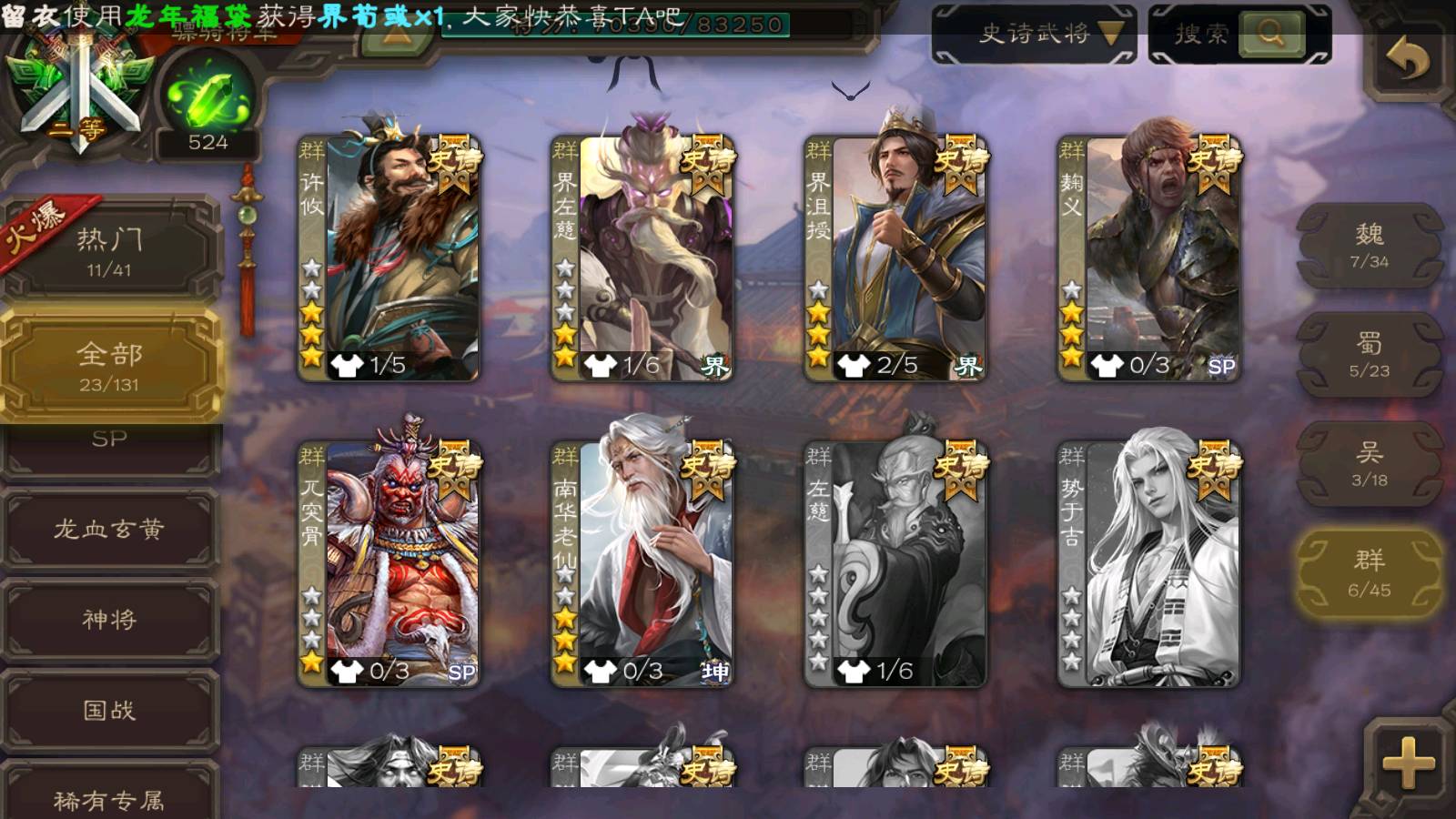This screenshot has width=1456, height=819.
Task: Select the 全部 category tab
Action: pyautogui.click(x=109, y=366)
